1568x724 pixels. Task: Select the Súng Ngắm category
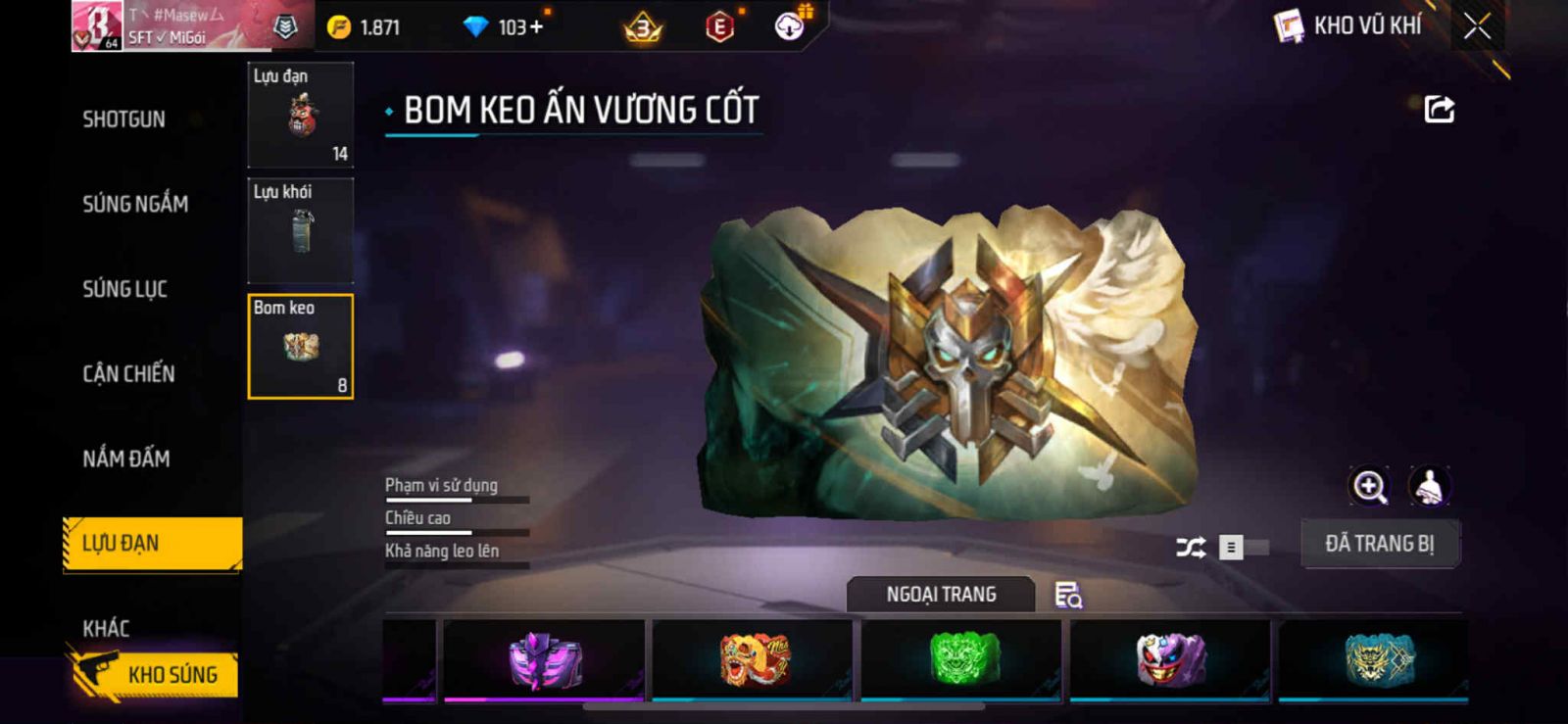tap(135, 204)
